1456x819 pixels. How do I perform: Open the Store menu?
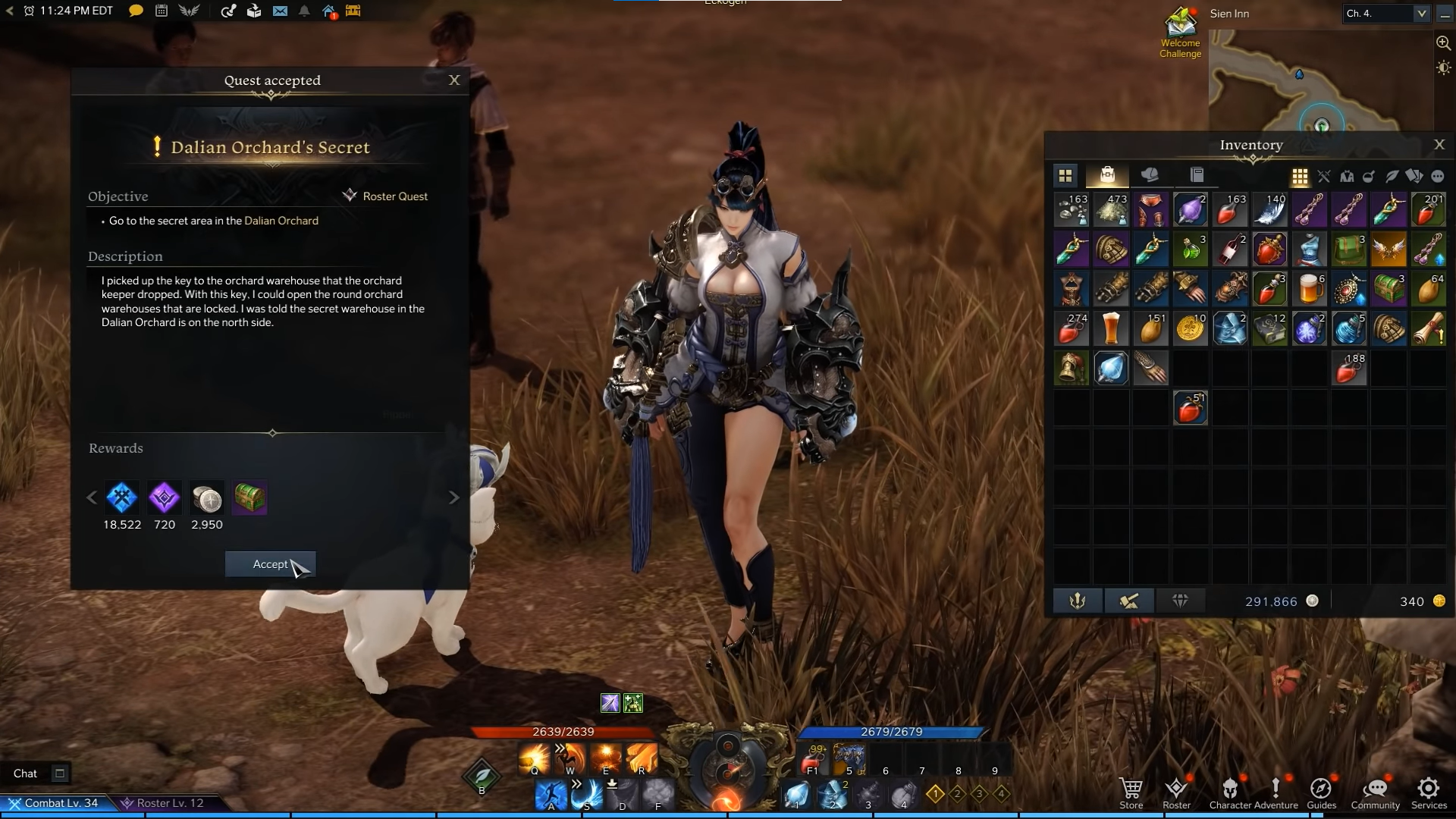coord(1131,792)
